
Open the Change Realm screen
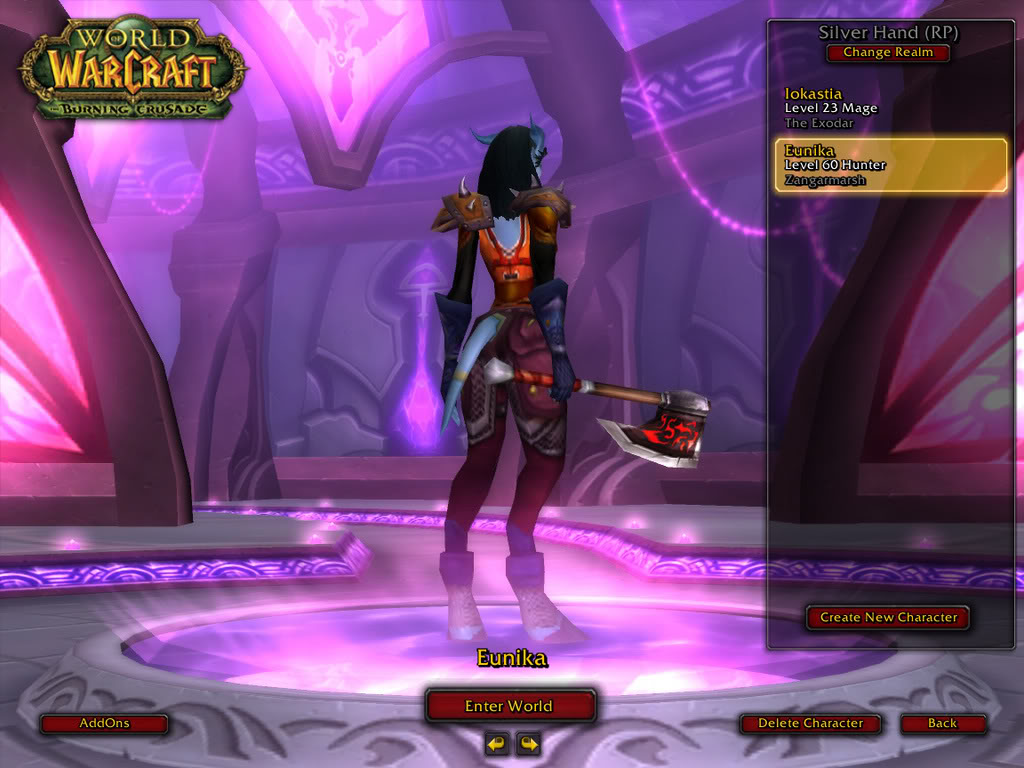coord(888,53)
